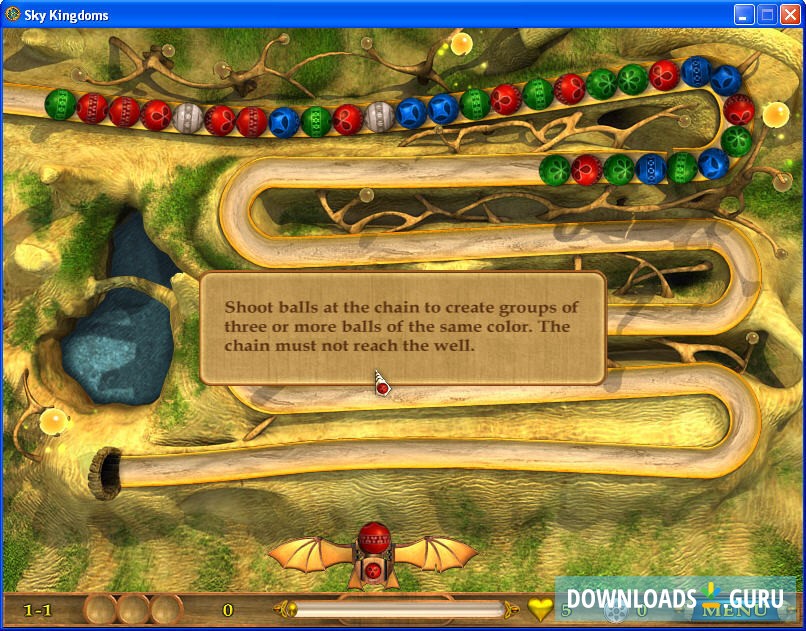Open the MENU button in the bottom bar

pyautogui.click(x=741, y=609)
